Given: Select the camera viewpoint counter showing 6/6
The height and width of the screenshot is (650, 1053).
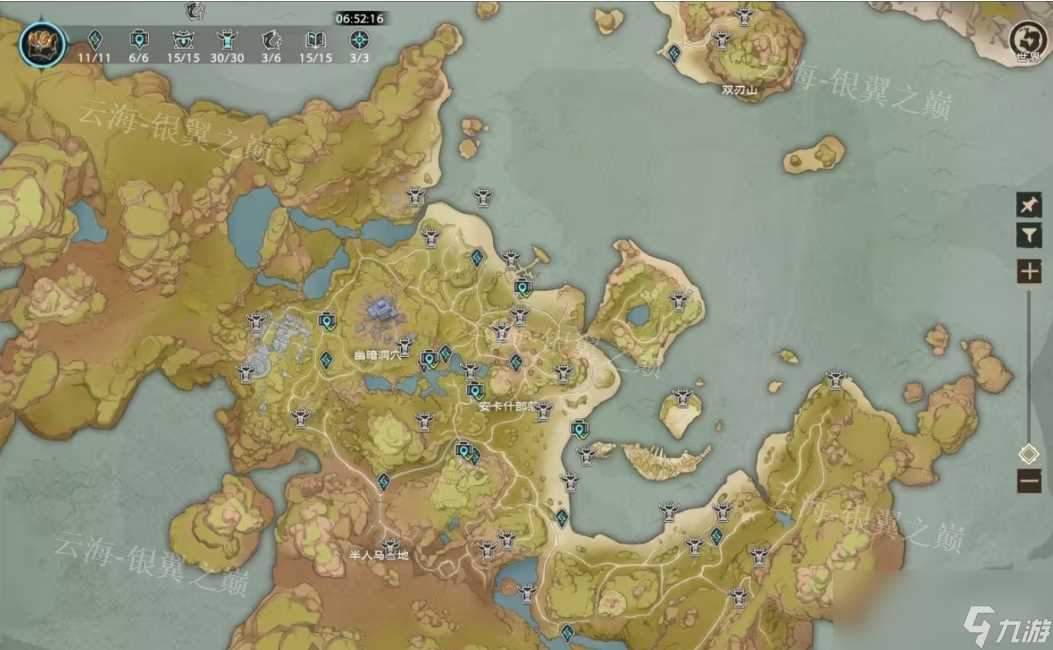Looking at the screenshot, I should point(139,41).
